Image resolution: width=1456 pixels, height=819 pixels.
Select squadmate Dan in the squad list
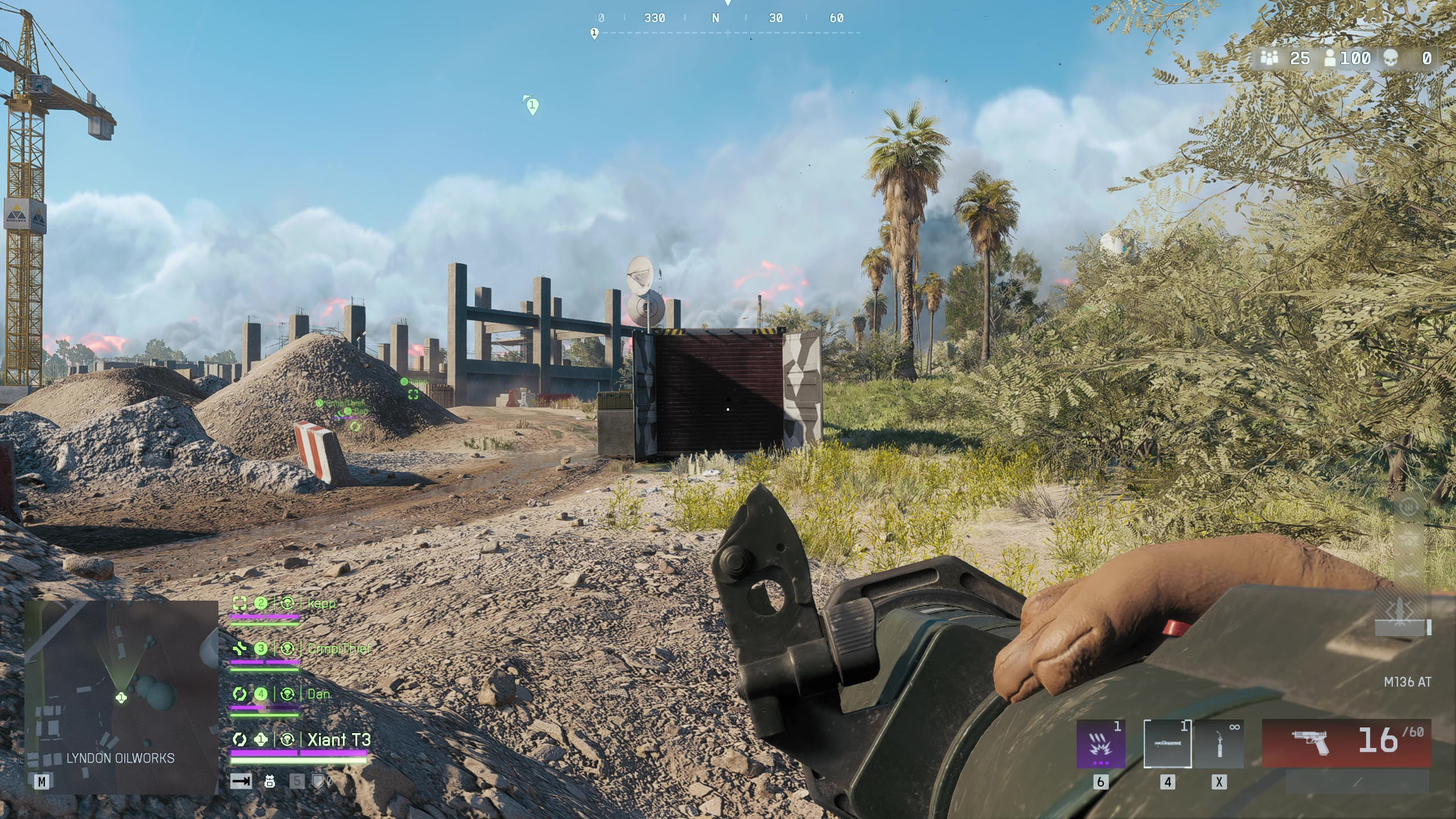(318, 694)
